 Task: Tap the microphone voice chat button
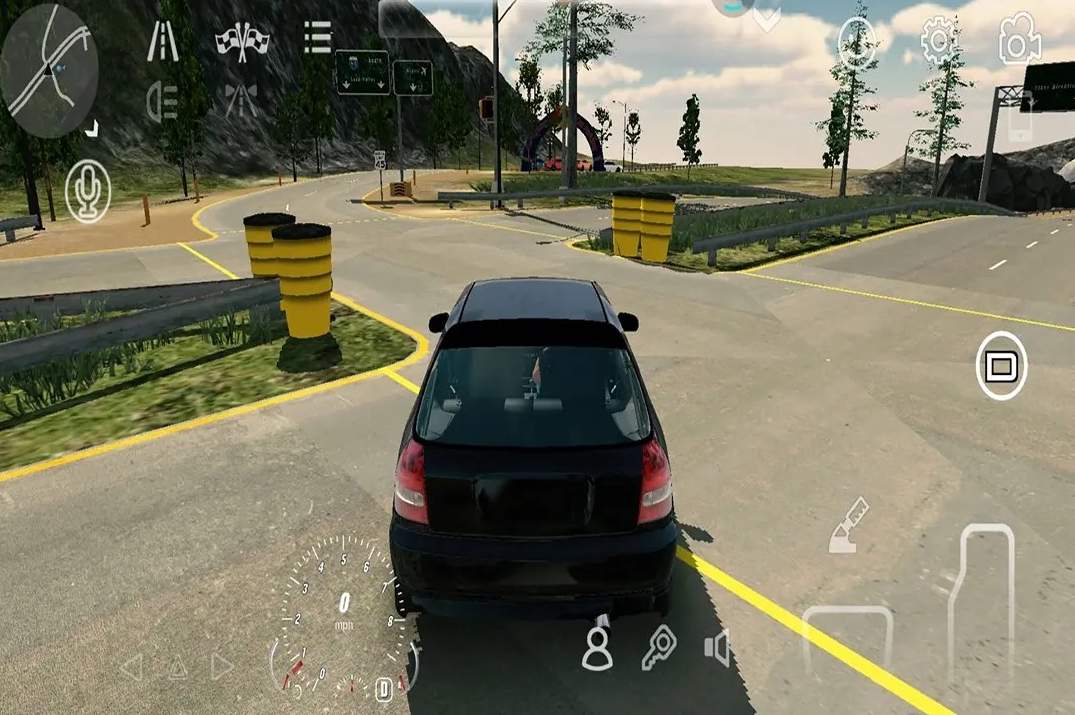88,190
